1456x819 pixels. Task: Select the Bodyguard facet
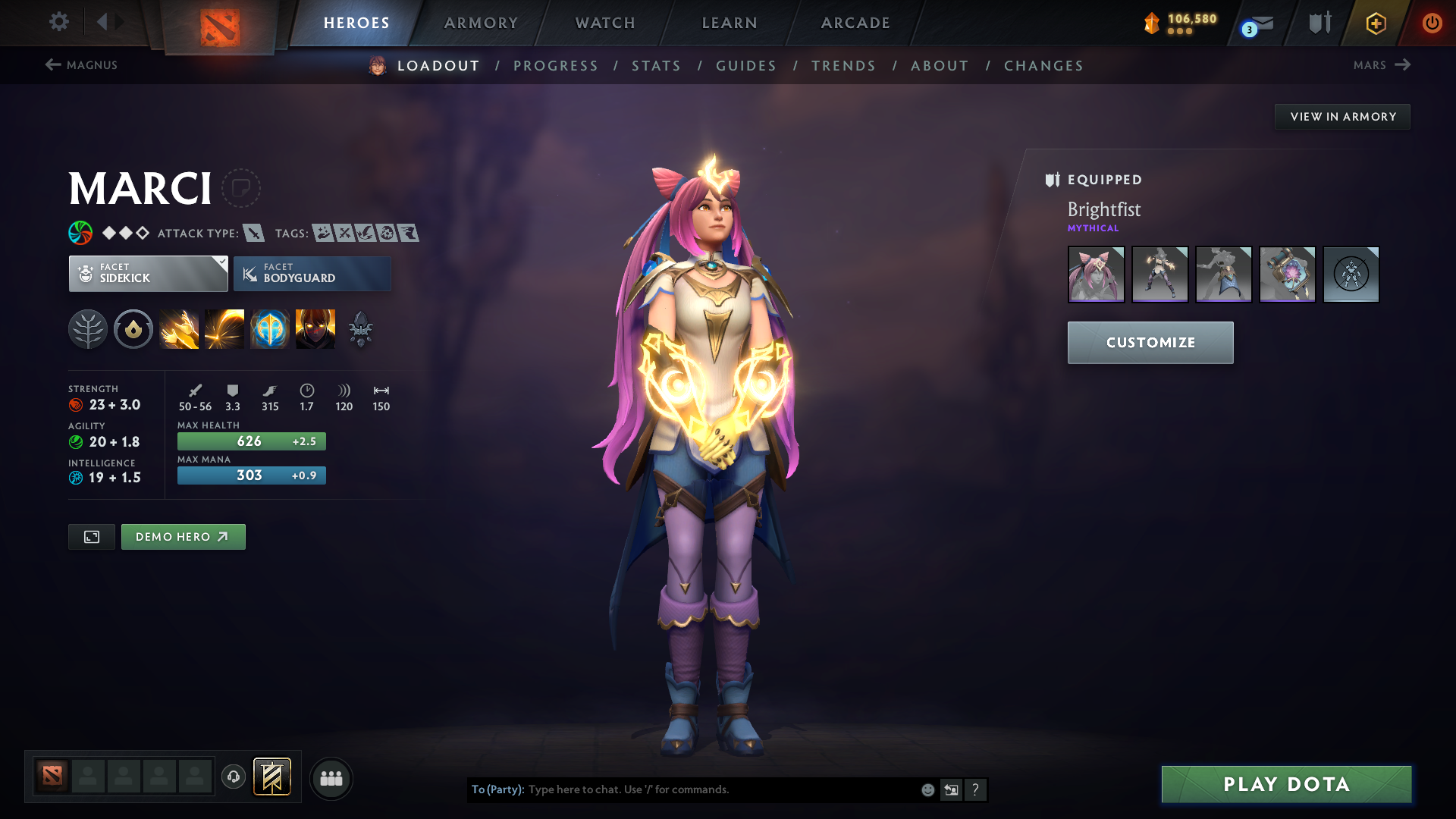(x=312, y=274)
